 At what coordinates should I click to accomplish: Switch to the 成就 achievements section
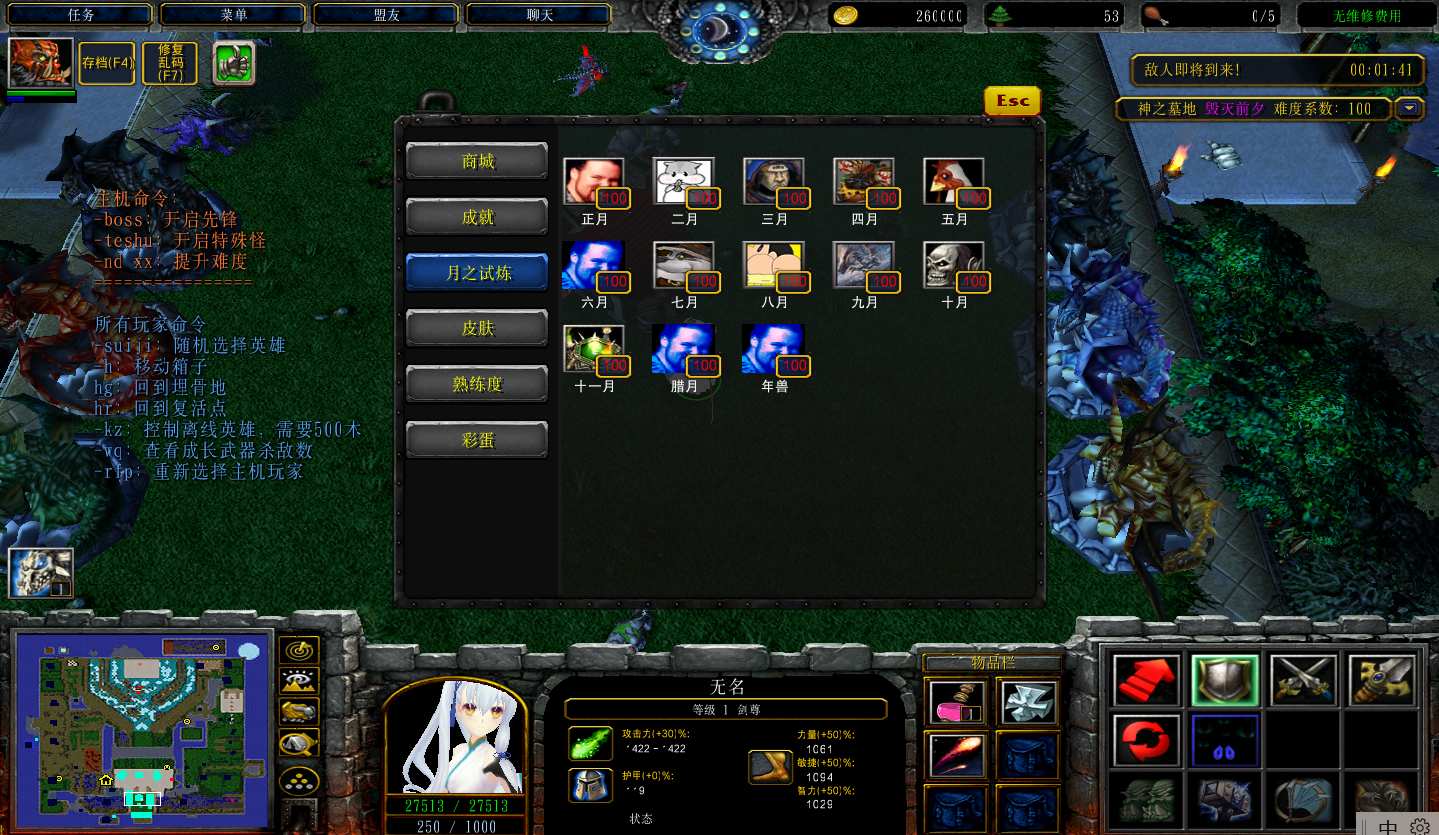click(x=477, y=217)
